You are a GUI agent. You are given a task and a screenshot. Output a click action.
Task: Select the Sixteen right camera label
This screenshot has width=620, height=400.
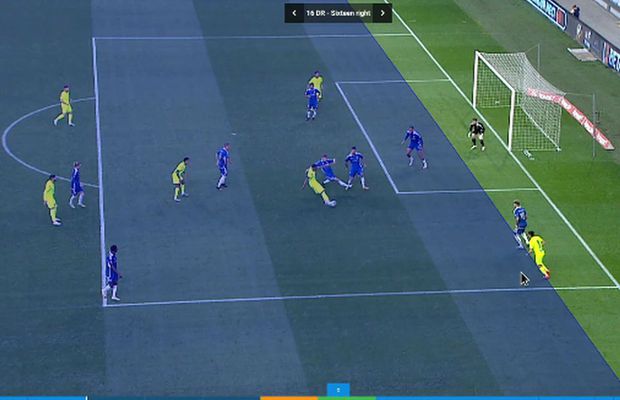click(x=337, y=13)
